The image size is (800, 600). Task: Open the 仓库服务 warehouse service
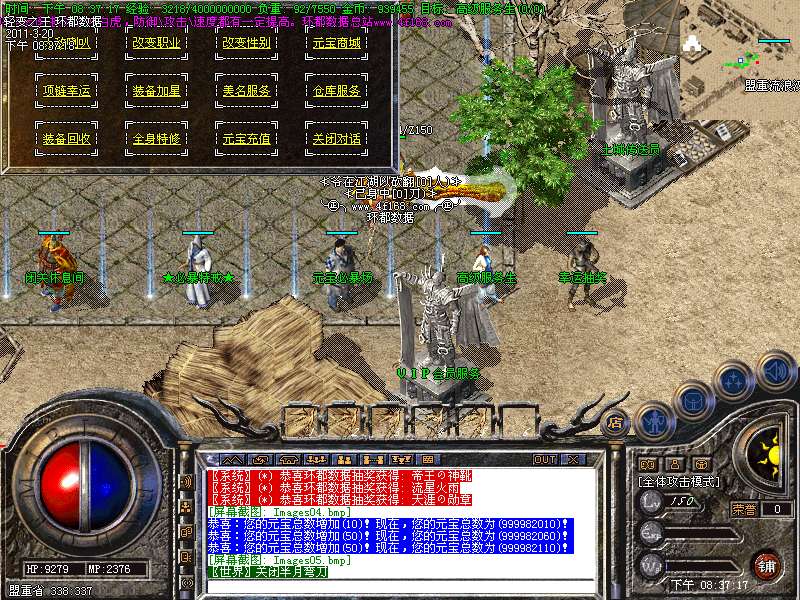click(336, 90)
